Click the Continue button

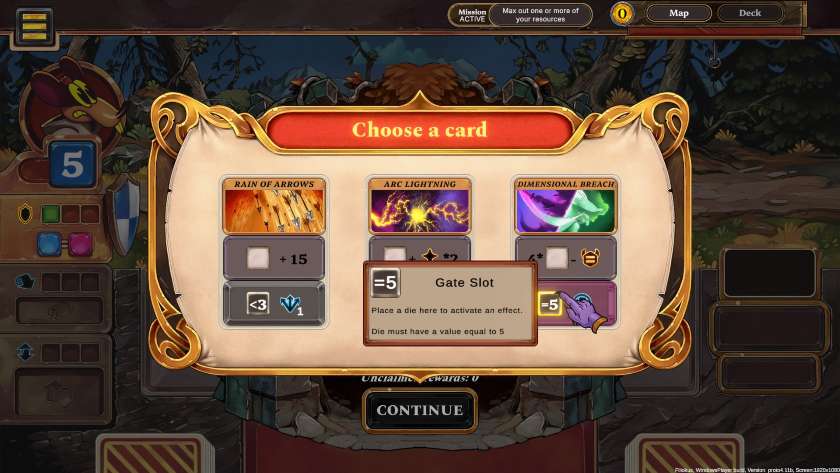pos(419,410)
